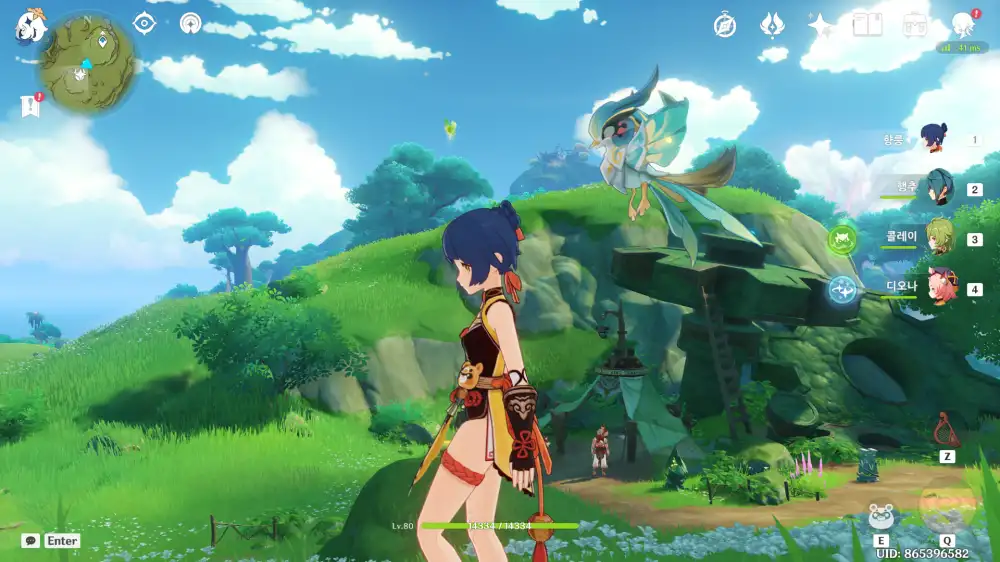Open the character profile head icon
Screen dimensions: 1000x562
tap(963, 25)
